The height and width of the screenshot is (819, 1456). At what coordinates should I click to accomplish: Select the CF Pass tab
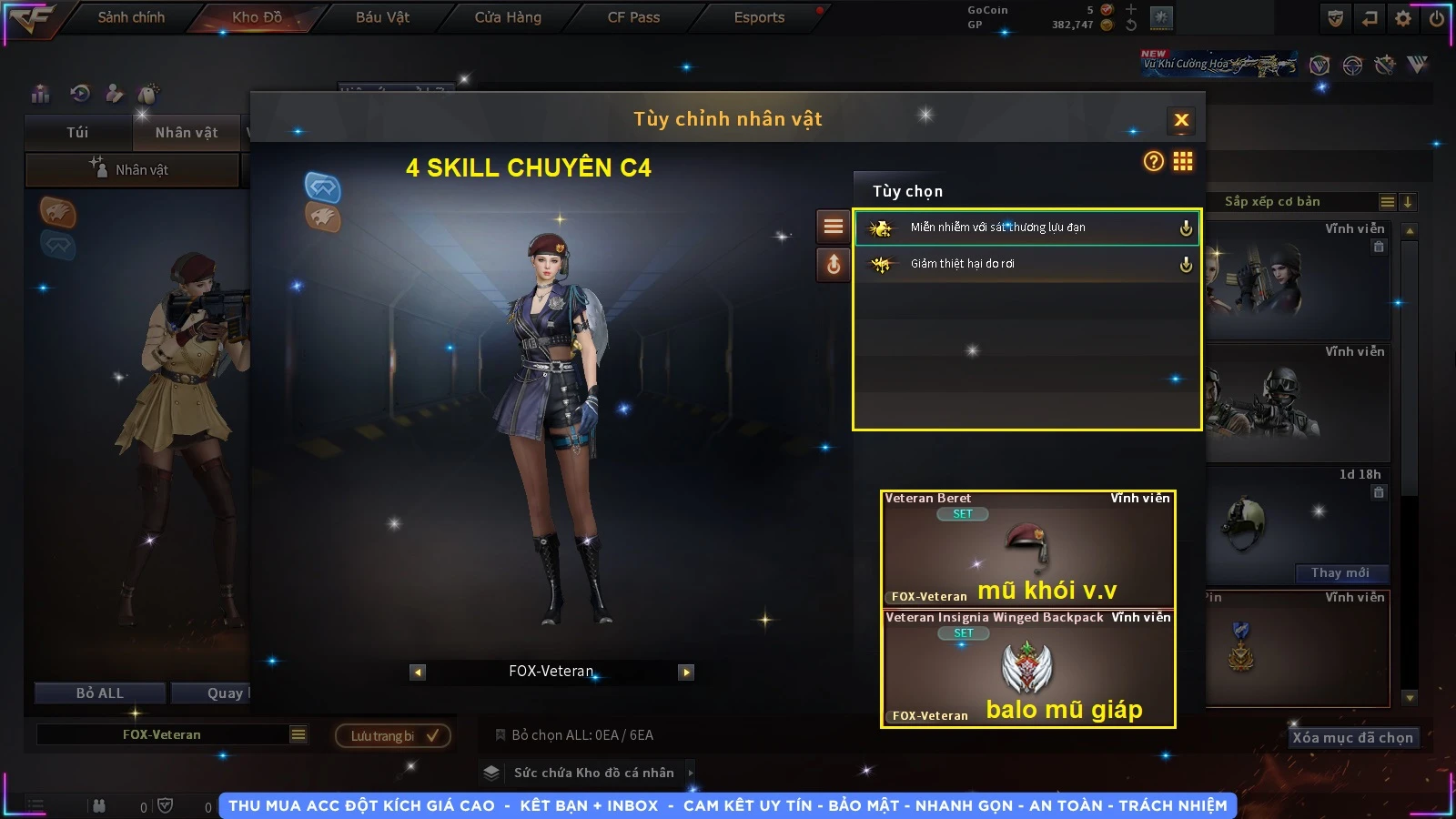point(633,17)
